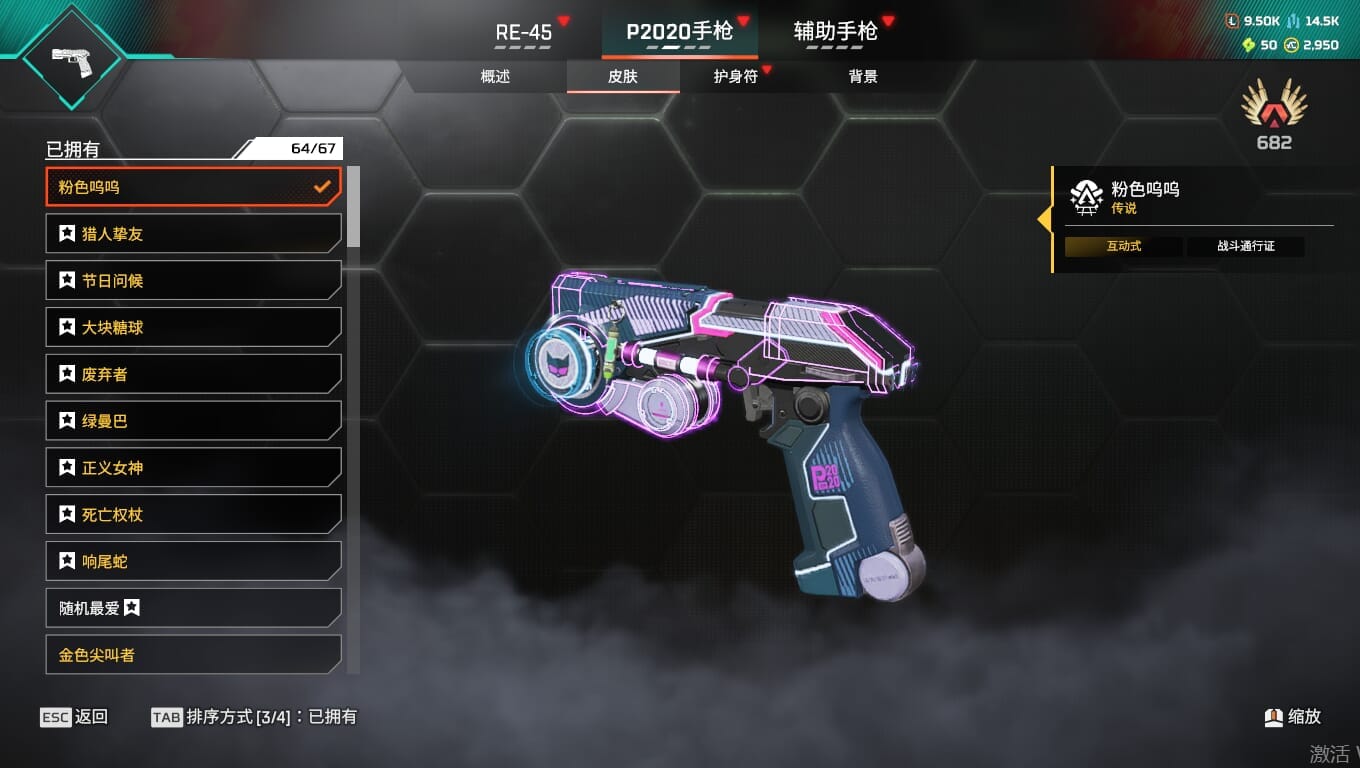Open the 辅助手枪 weapon tab
The image size is (1360, 768).
[835, 32]
